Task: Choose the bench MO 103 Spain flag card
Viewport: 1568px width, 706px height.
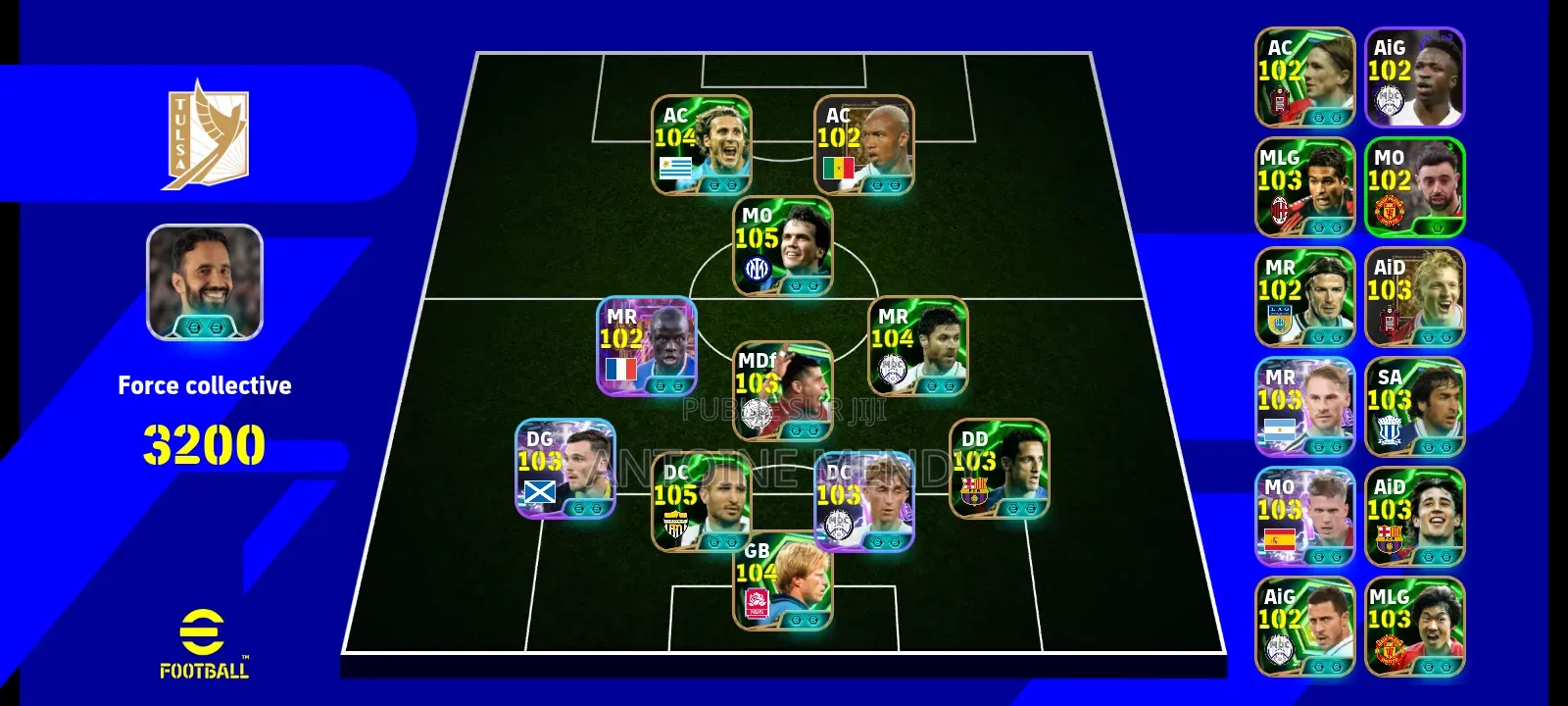Action: (x=1305, y=517)
